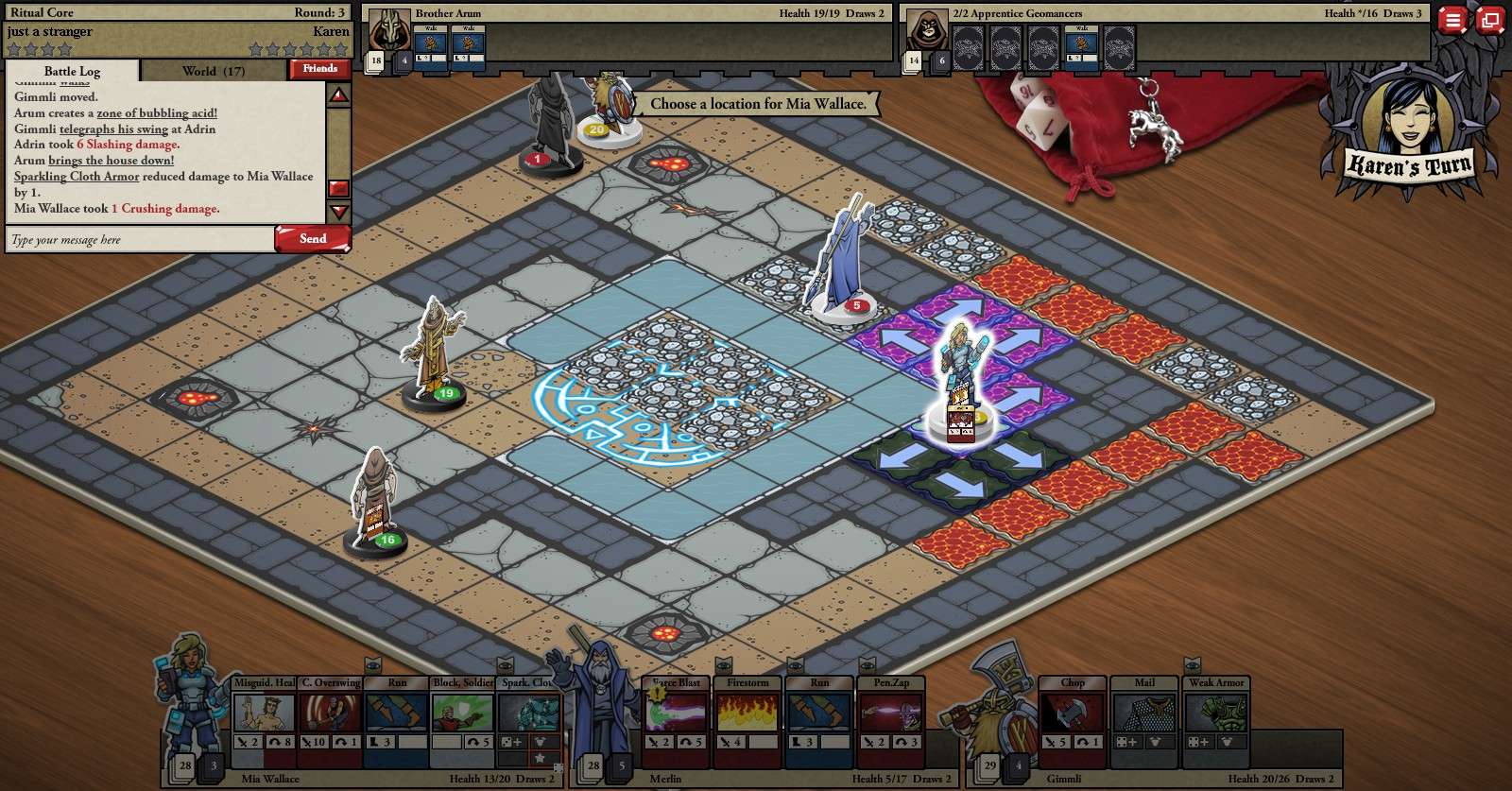The image size is (1512, 791).
Task: Select Gimmli's Chop card
Action: click(1073, 715)
